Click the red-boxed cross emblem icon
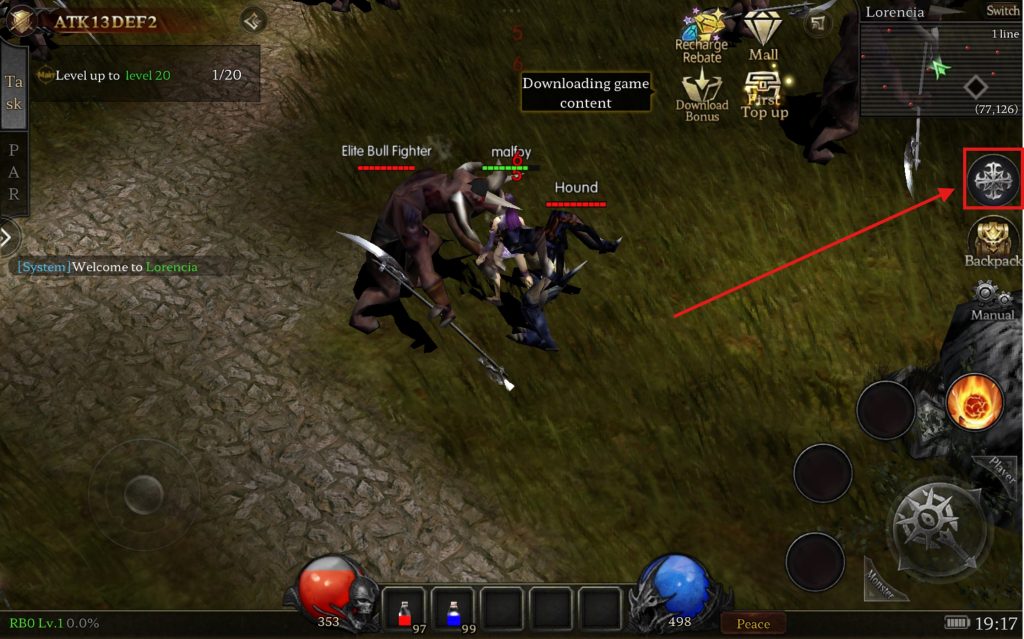The height and width of the screenshot is (639, 1024). (993, 179)
